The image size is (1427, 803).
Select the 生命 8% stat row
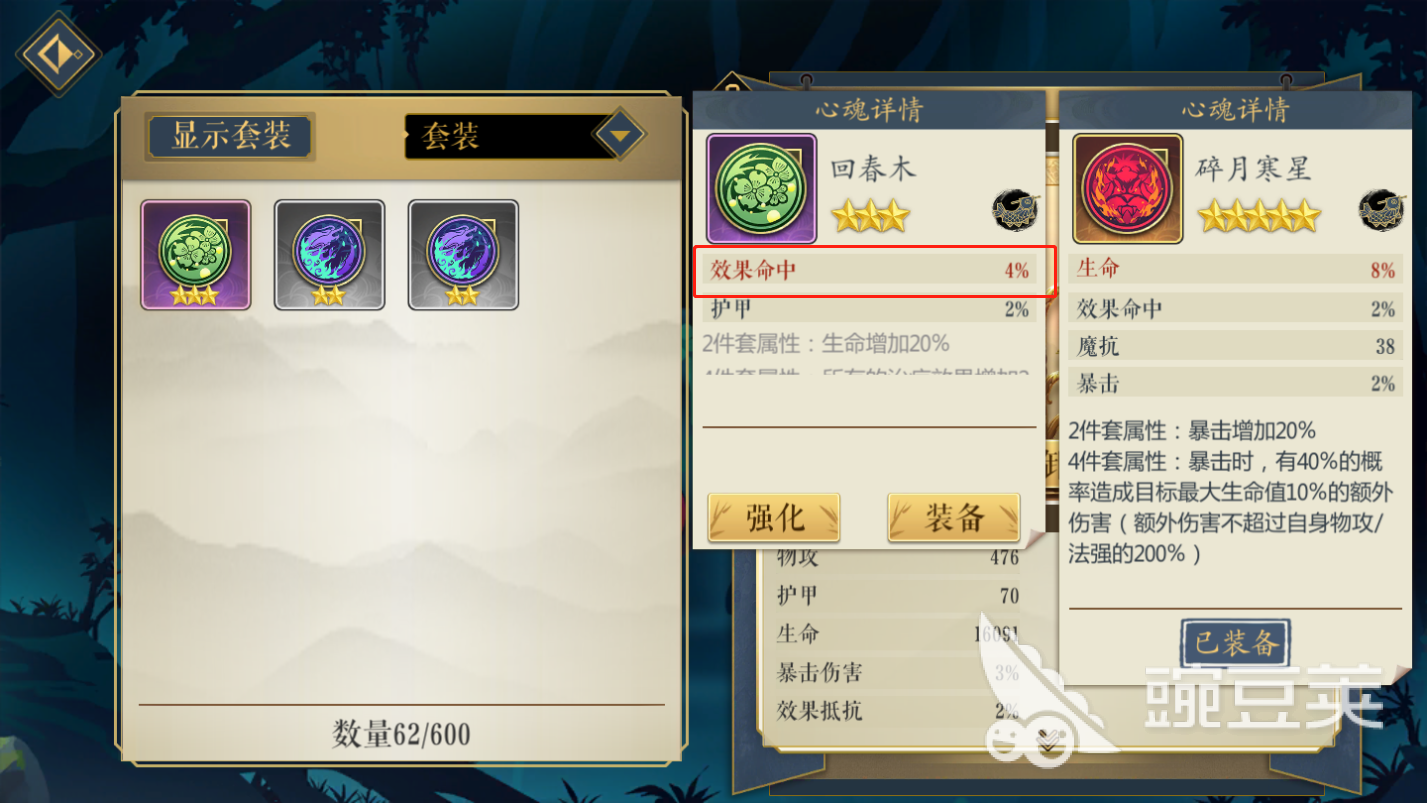pos(1234,269)
